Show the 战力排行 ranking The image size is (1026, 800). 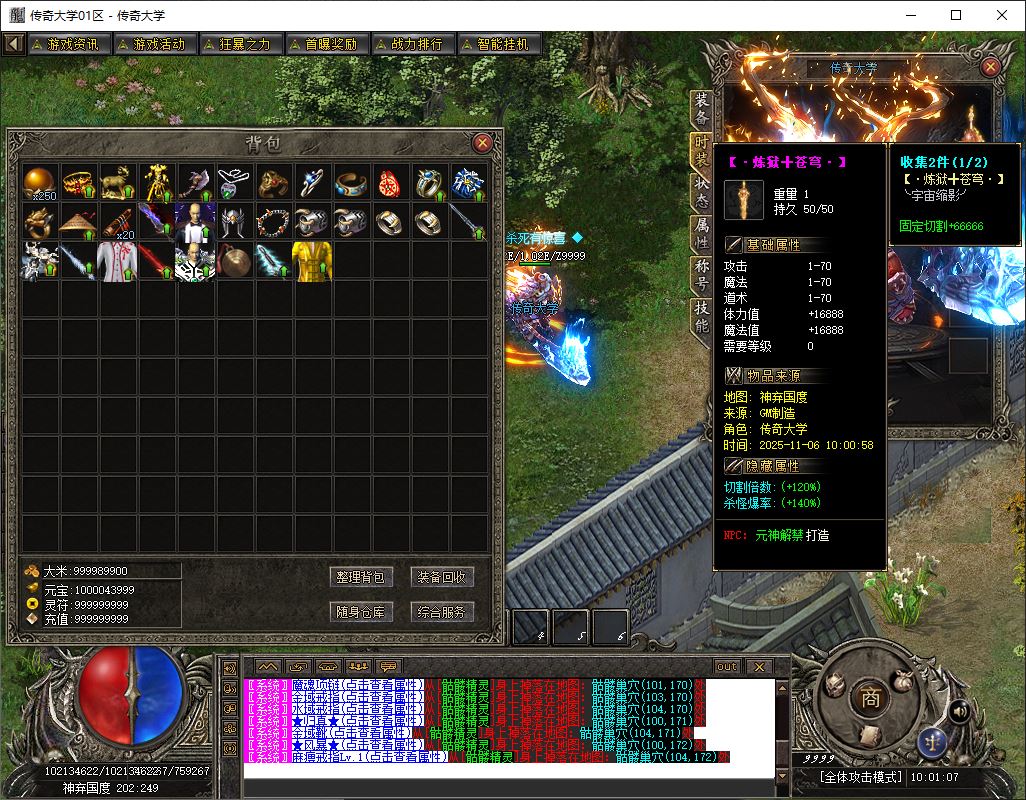pos(410,44)
